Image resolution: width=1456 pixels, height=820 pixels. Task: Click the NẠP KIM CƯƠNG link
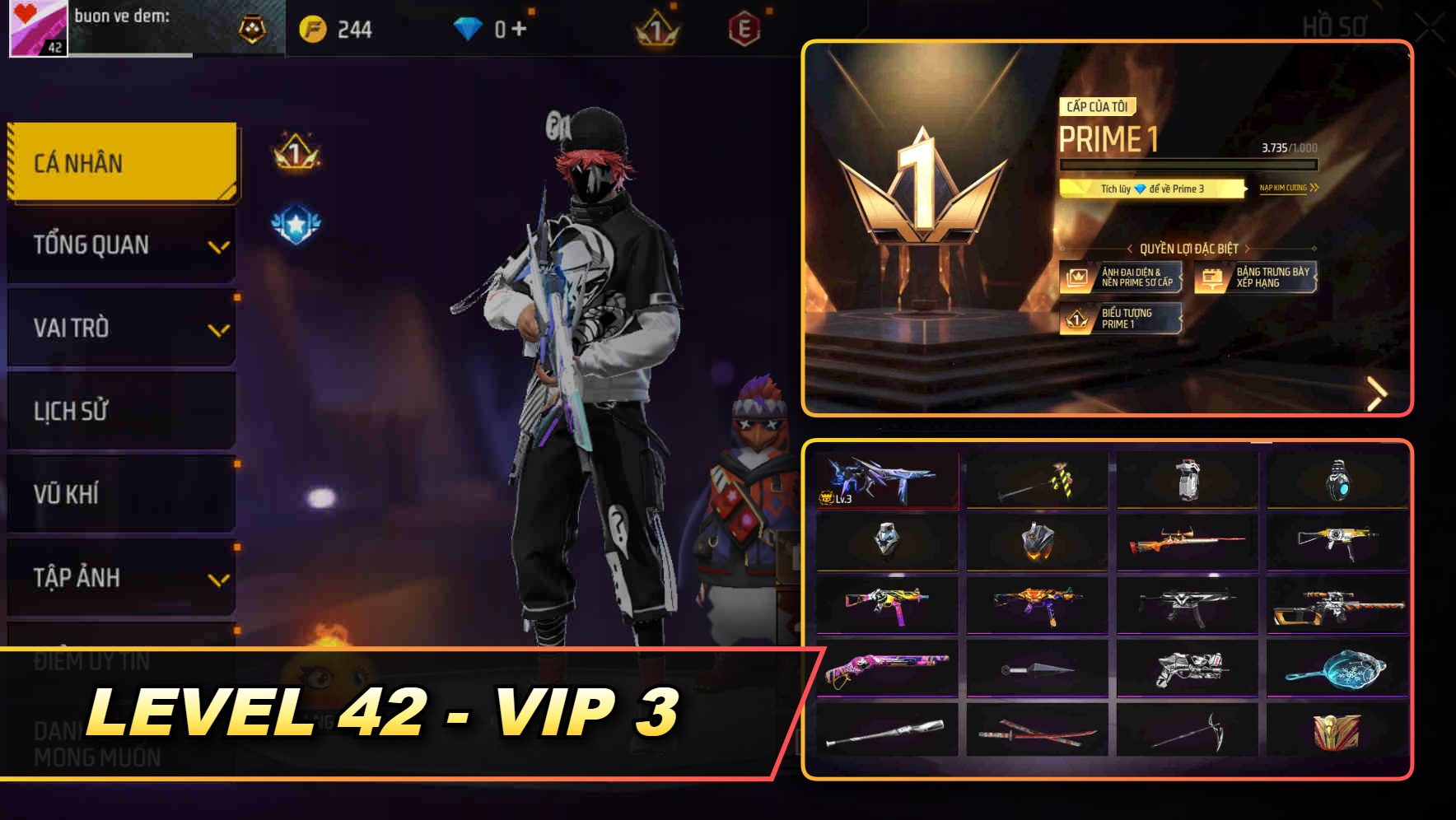click(x=1285, y=188)
